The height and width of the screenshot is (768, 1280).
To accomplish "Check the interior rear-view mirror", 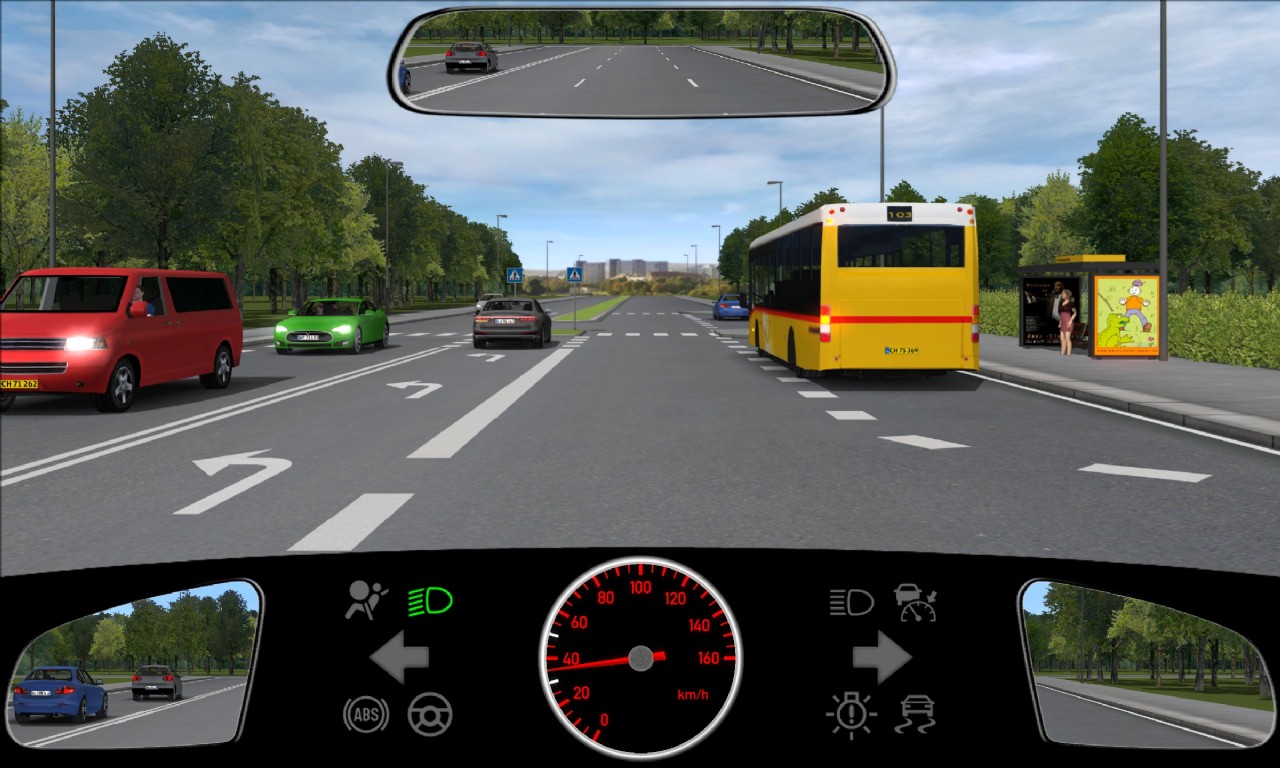I will tap(641, 62).
